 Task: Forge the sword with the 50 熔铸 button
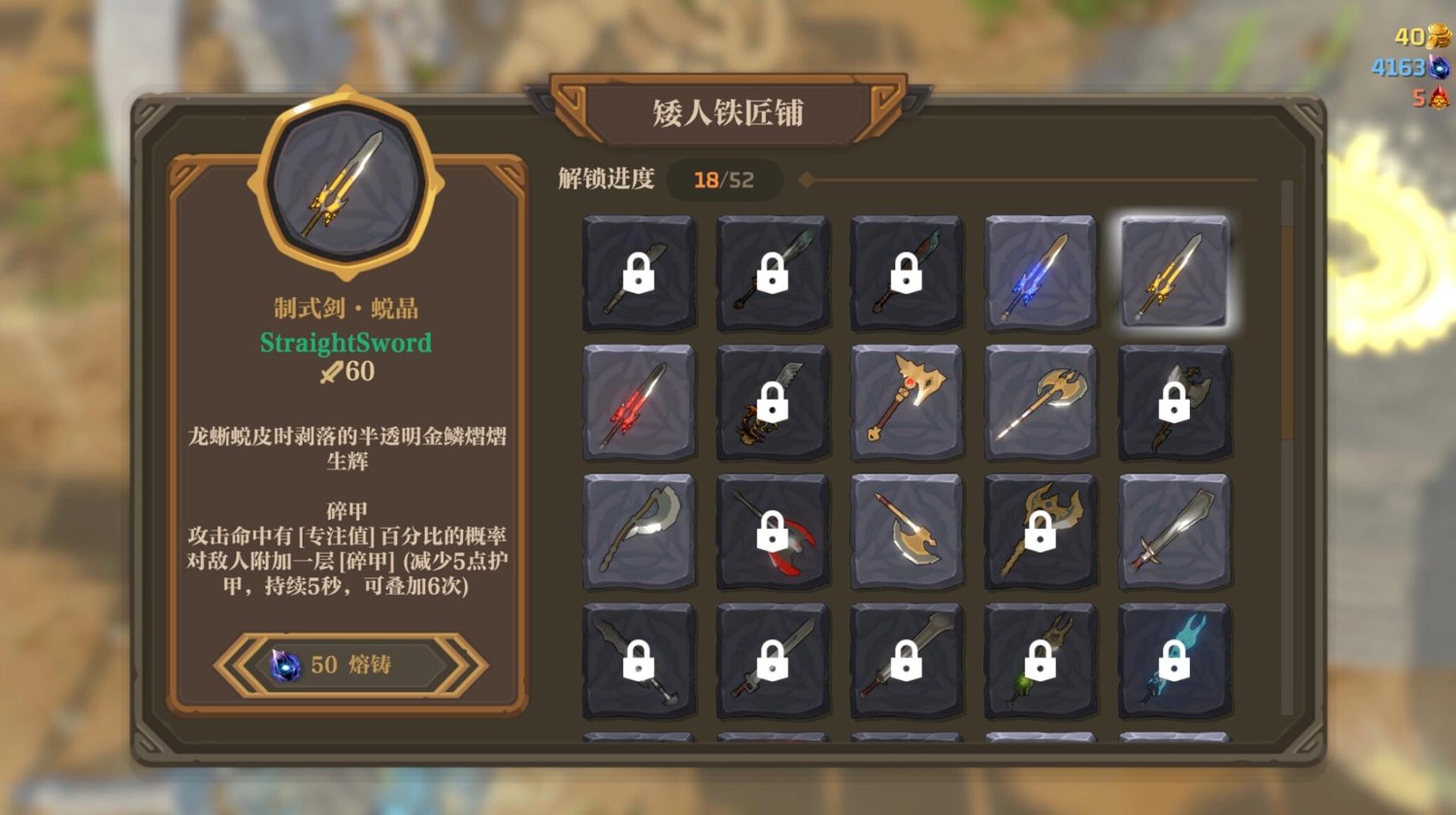point(349,665)
